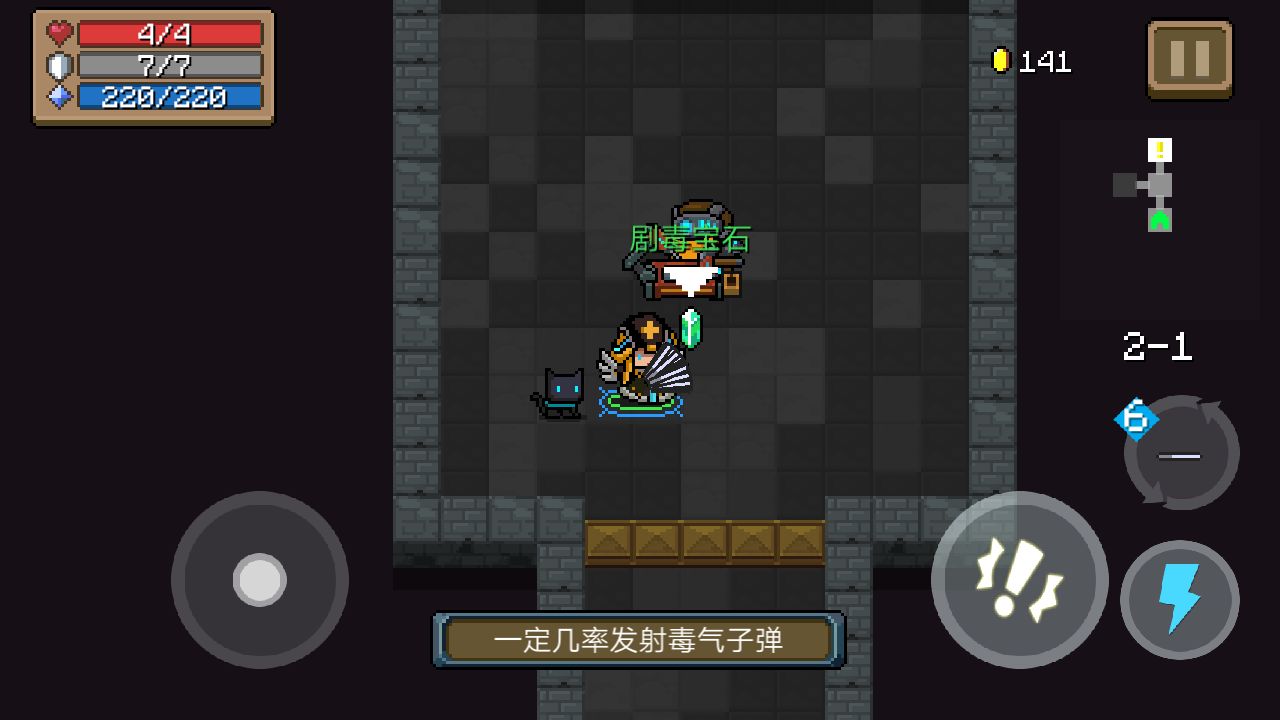The width and height of the screenshot is (1280, 720).
Task: Tap the gray square room on the minimap
Action: point(1127,186)
